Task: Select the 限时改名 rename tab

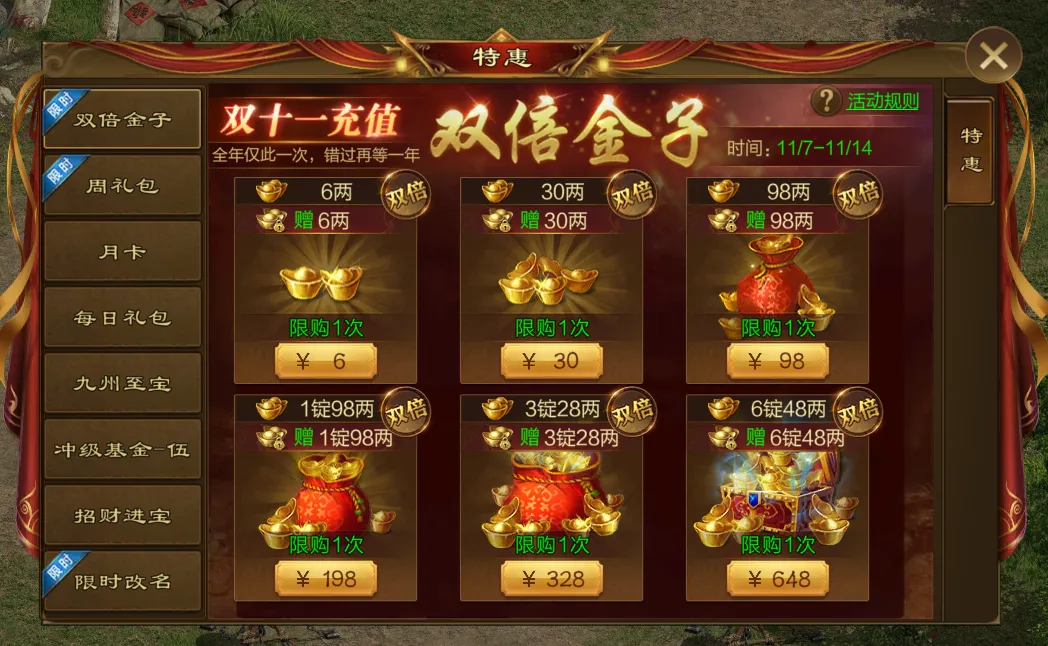Action: (x=122, y=582)
